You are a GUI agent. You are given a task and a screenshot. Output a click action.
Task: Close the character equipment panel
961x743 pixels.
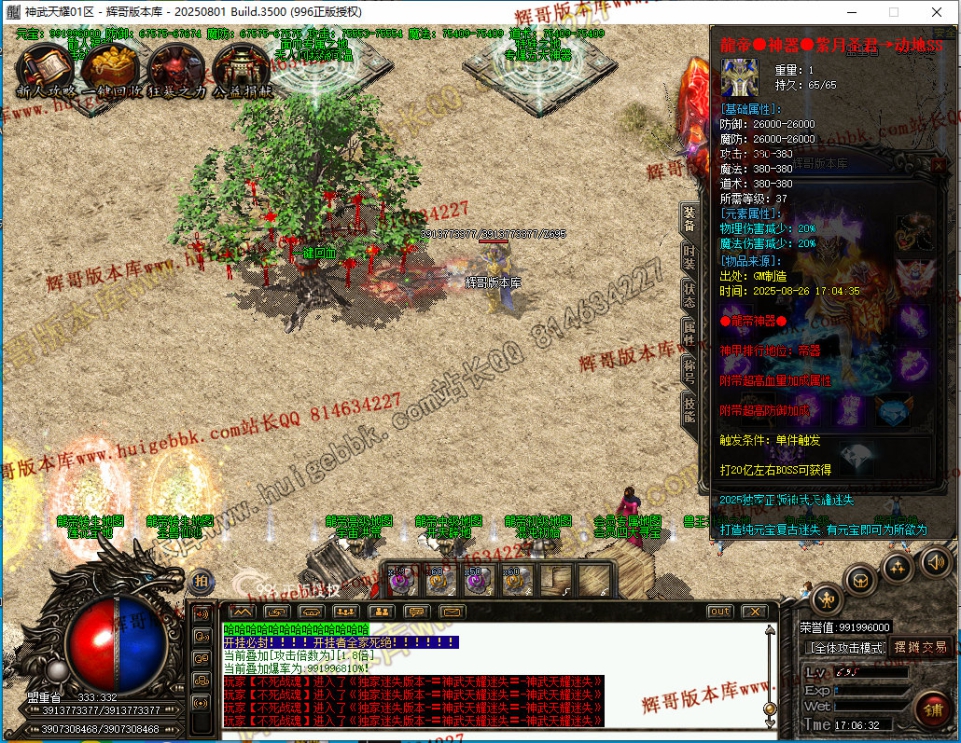tap(938, 165)
